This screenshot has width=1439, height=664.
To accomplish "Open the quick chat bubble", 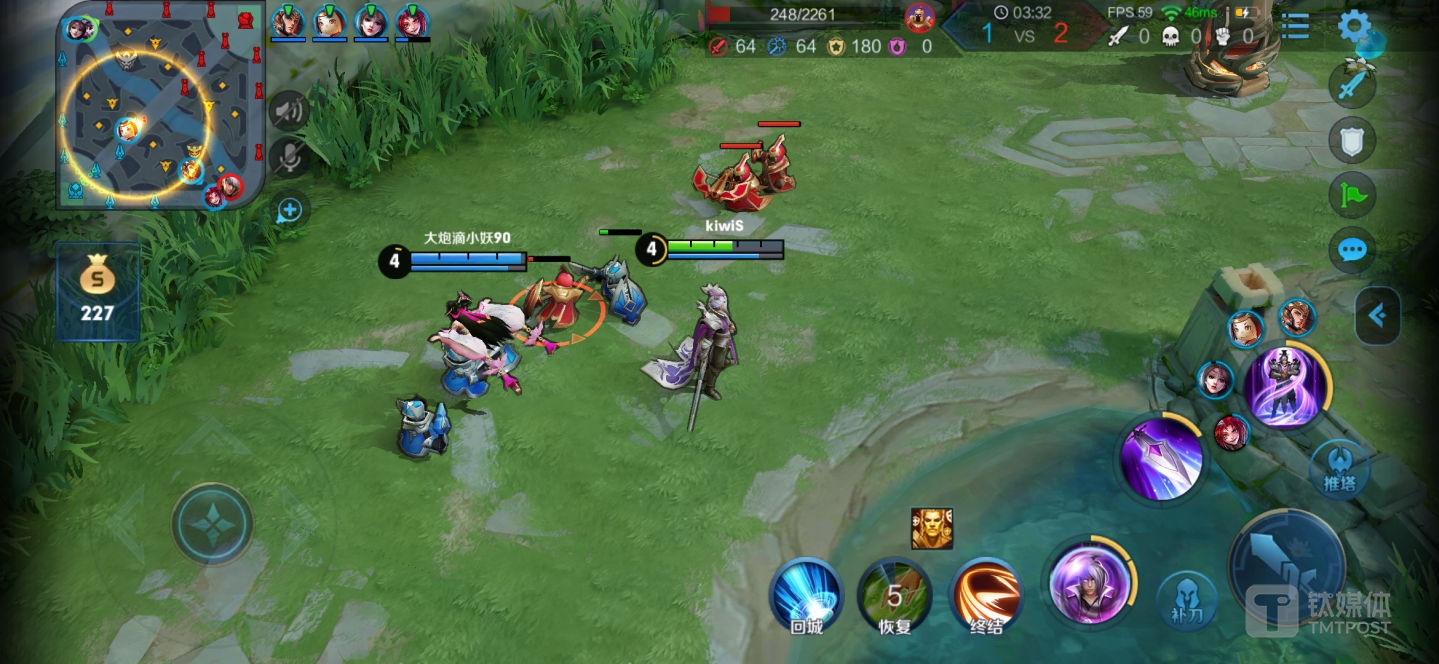I will (1352, 250).
